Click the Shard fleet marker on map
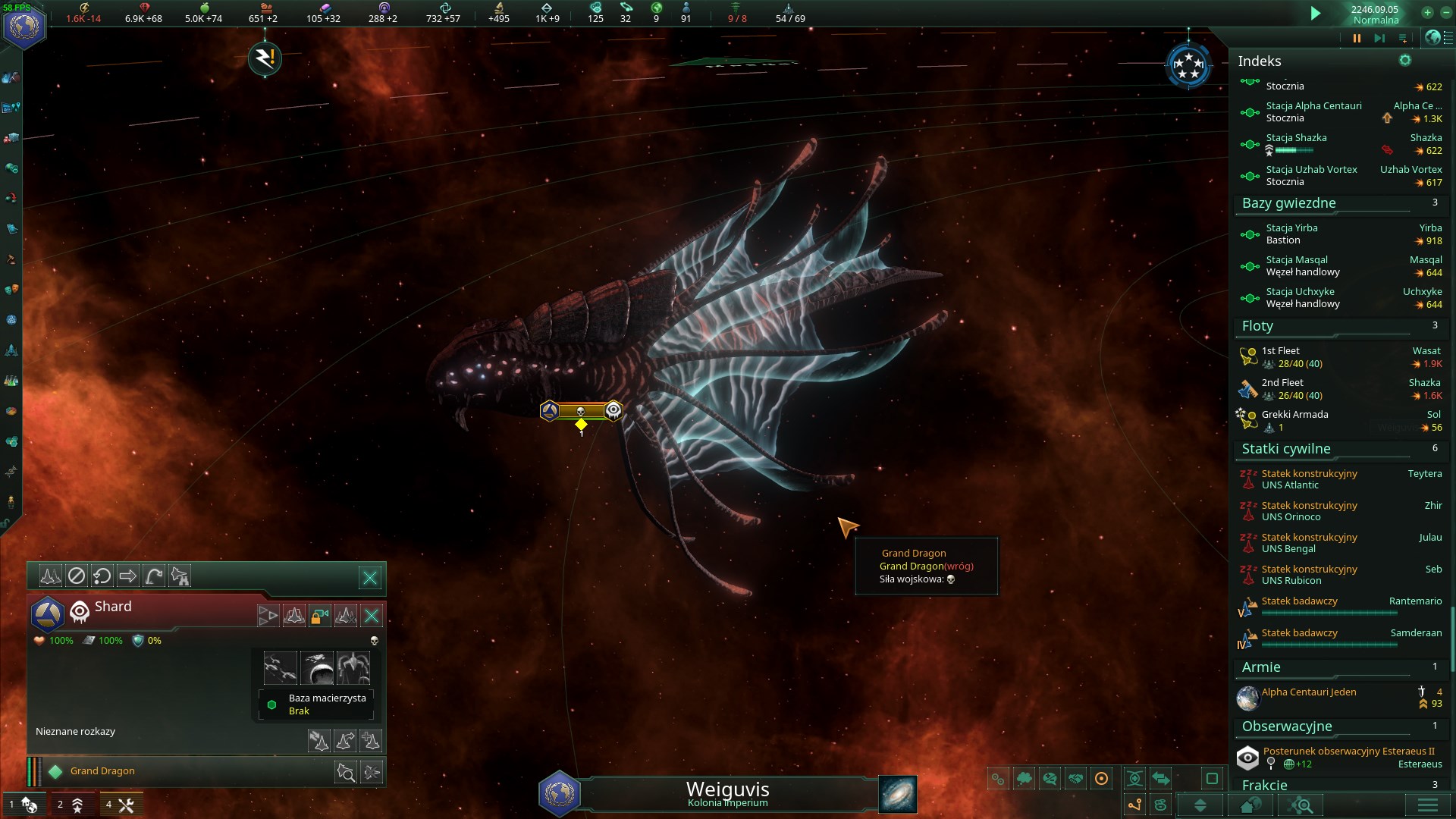This screenshot has height=819, width=1456. click(x=581, y=411)
